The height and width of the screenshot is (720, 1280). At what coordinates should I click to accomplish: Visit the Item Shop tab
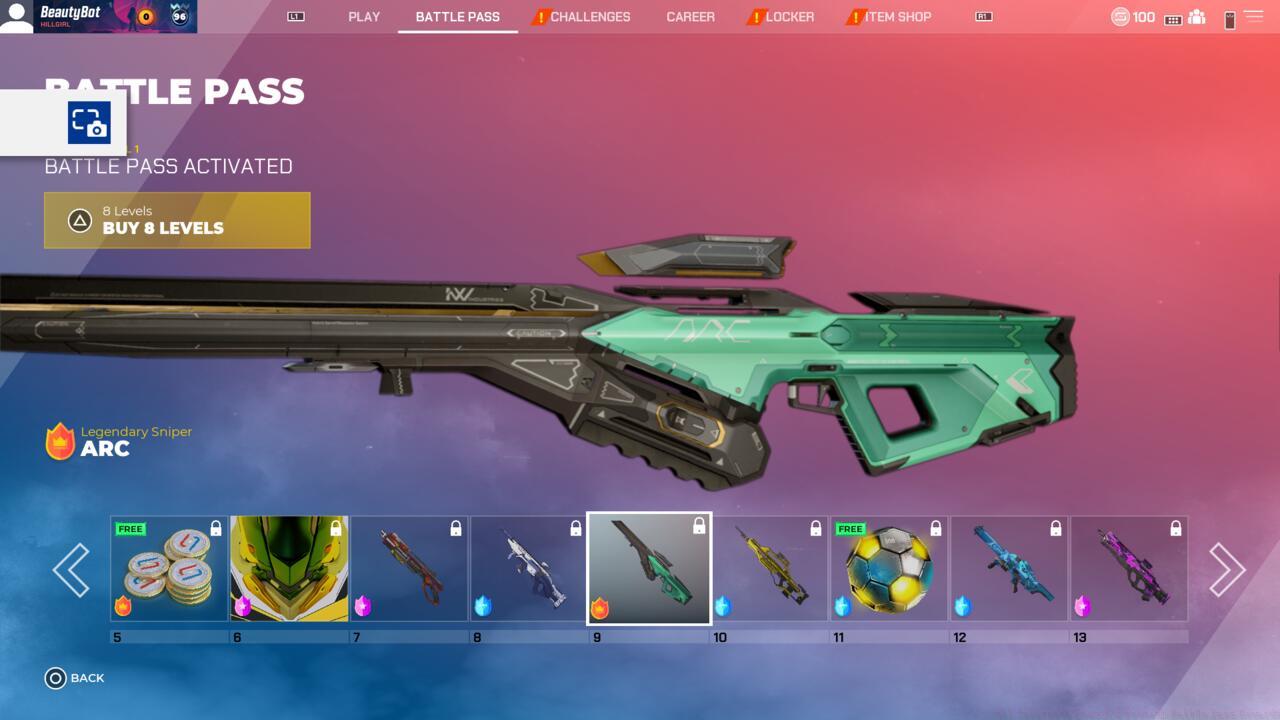pos(897,17)
